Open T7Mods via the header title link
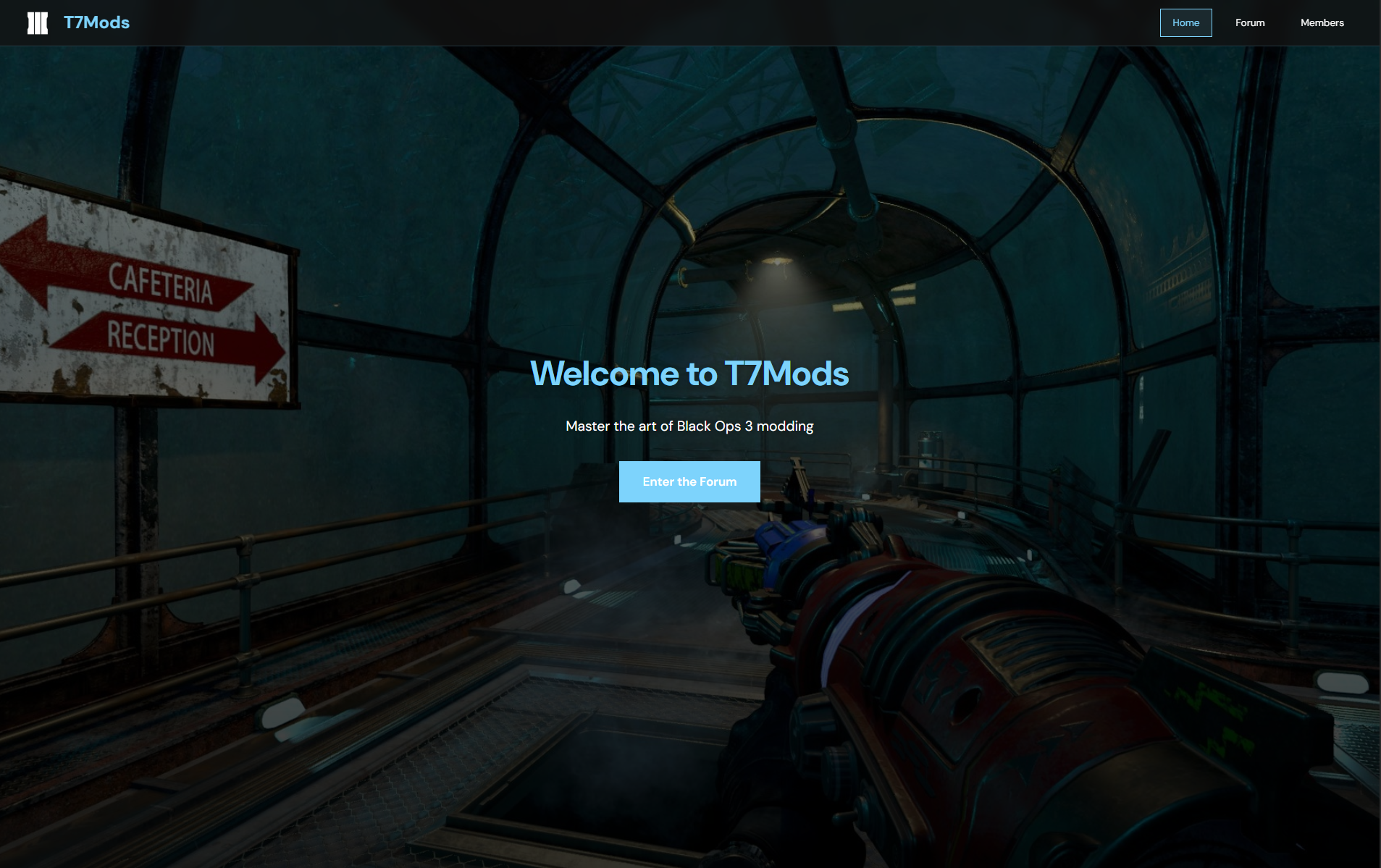The height and width of the screenshot is (868, 1381). pos(96,22)
